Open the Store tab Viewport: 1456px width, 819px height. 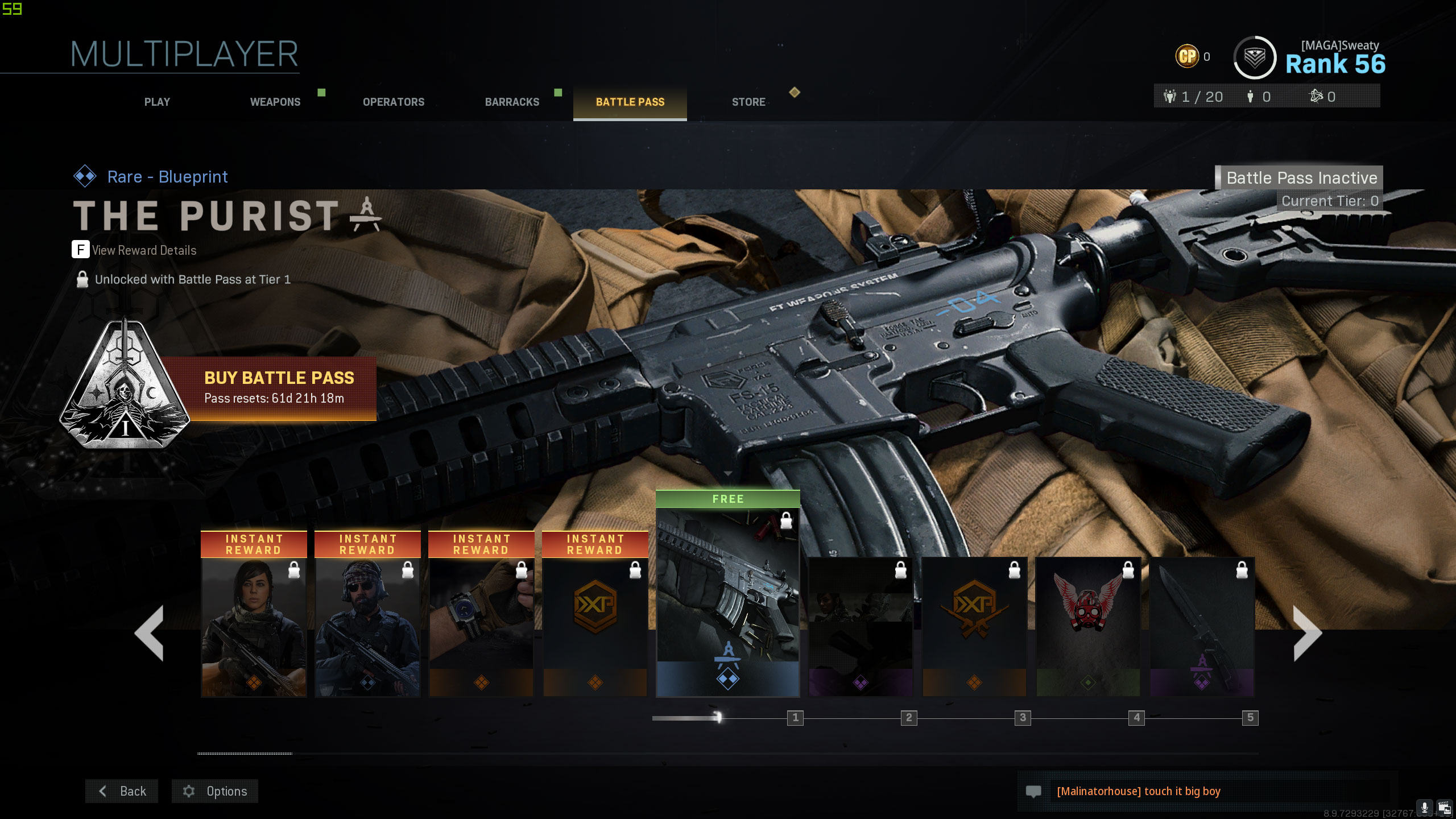[x=748, y=102]
